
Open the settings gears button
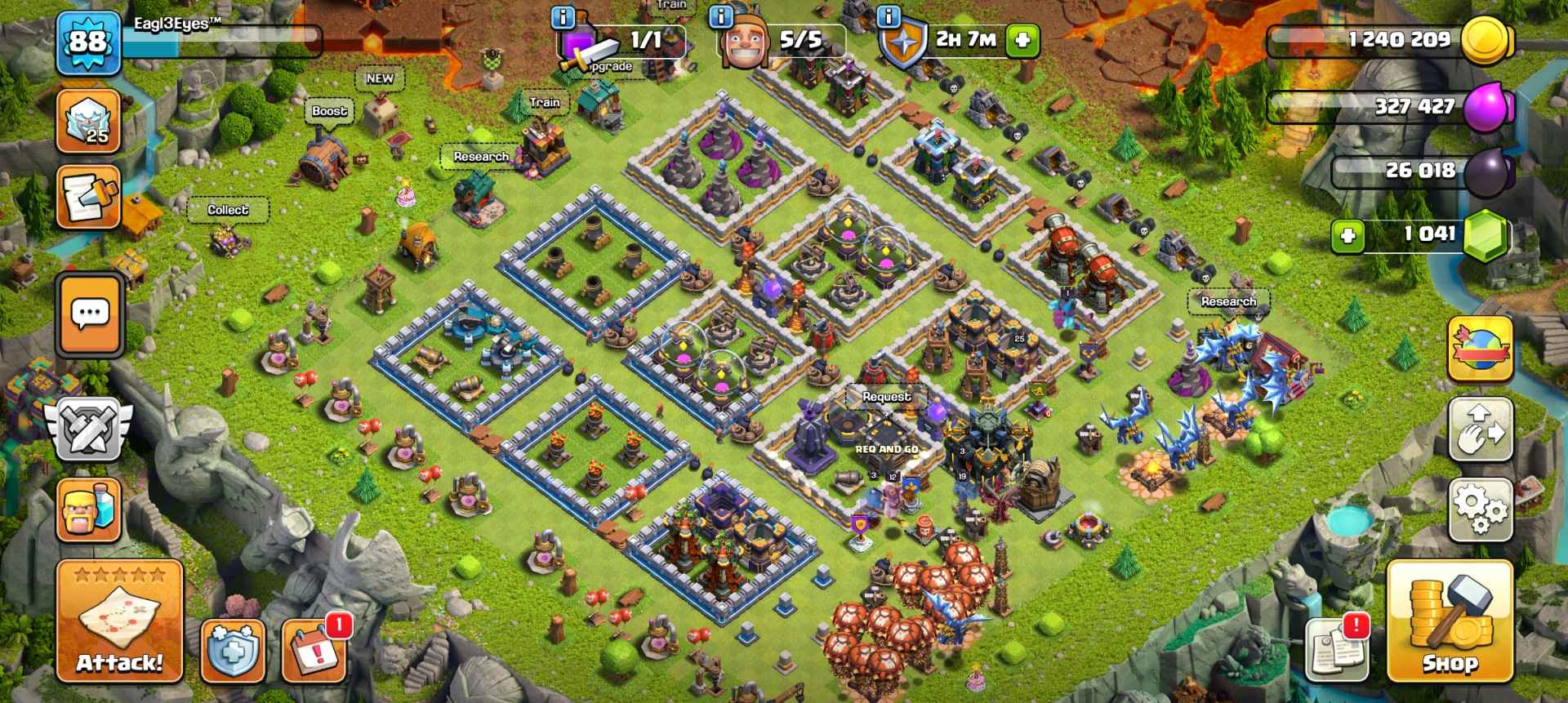click(x=1480, y=509)
